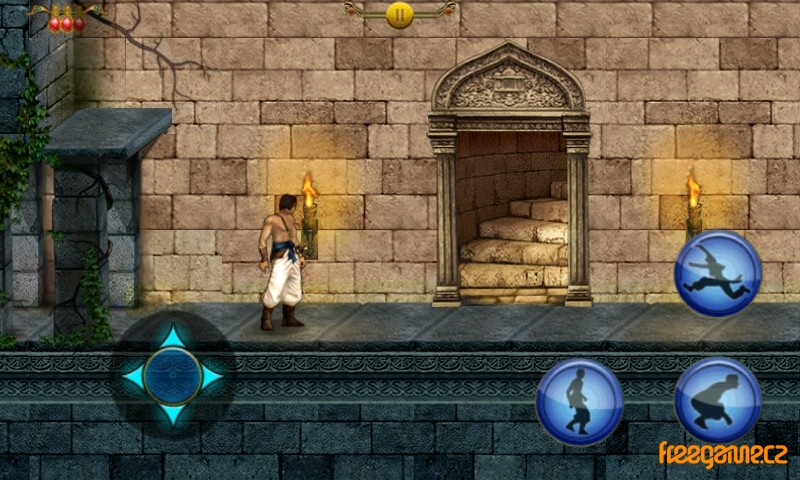Activate the walking figure action button
Viewport: 800px width, 480px height.
tap(579, 401)
